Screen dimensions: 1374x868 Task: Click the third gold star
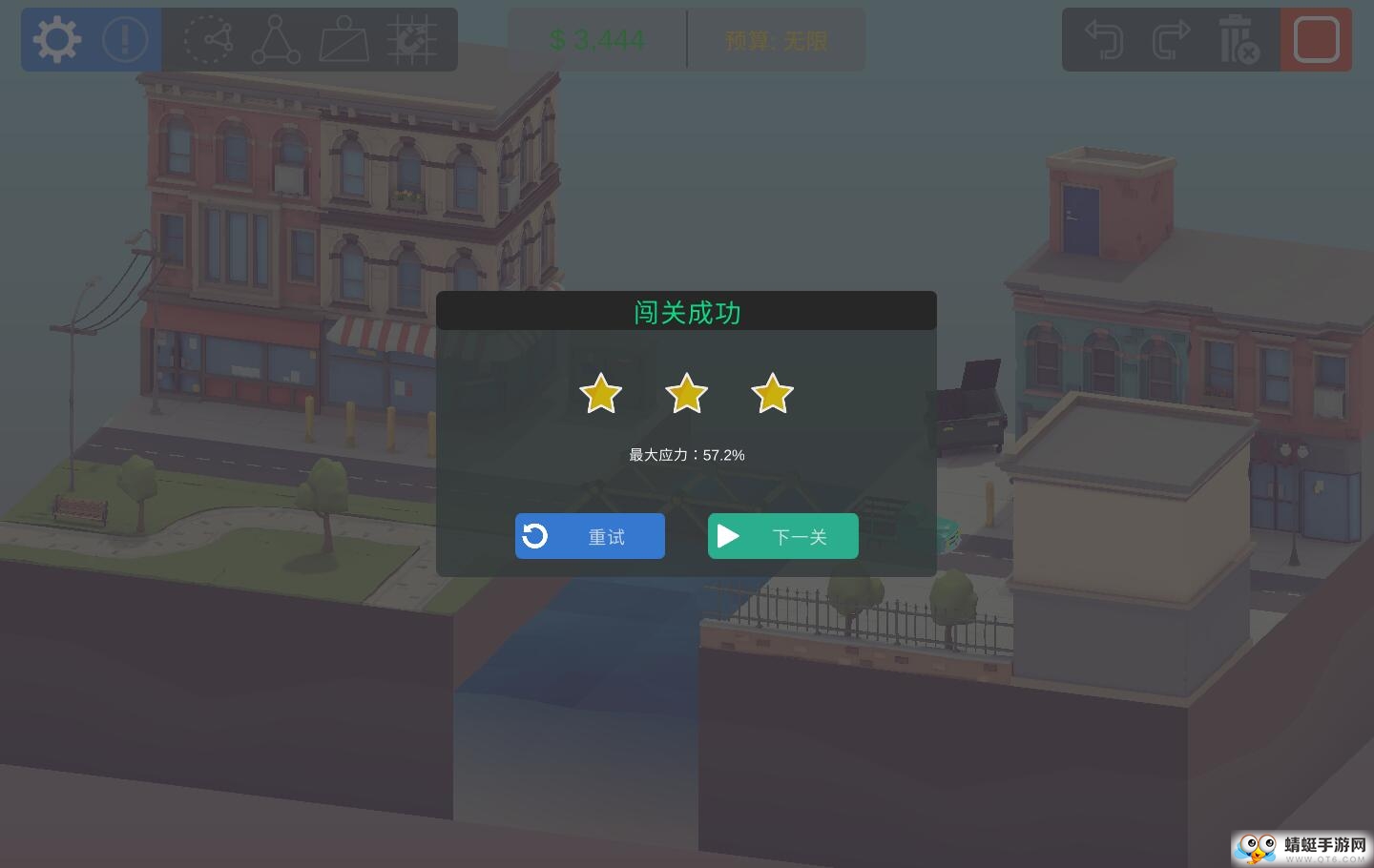[x=772, y=393]
